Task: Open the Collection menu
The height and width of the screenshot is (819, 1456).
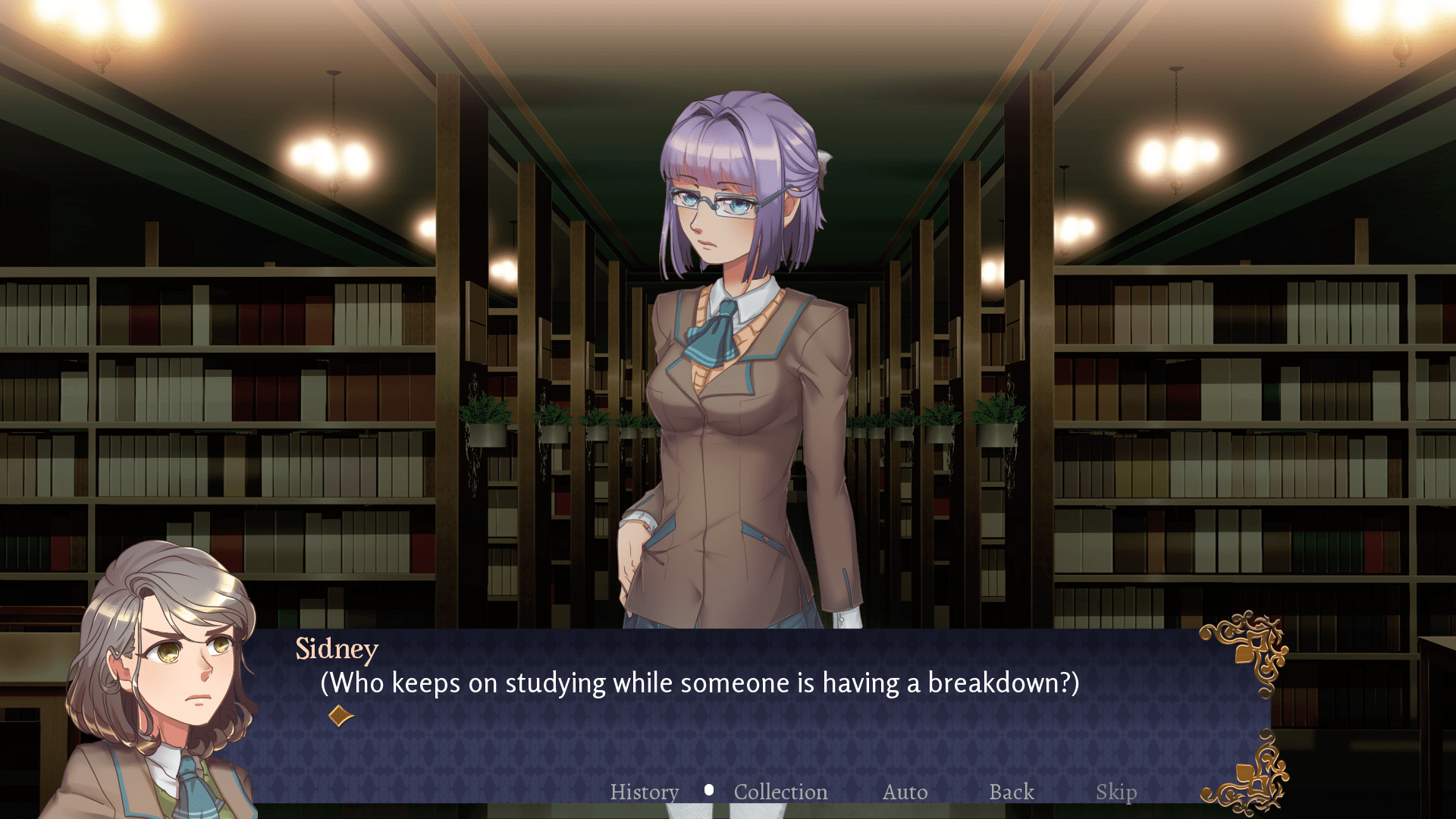Action: click(780, 792)
